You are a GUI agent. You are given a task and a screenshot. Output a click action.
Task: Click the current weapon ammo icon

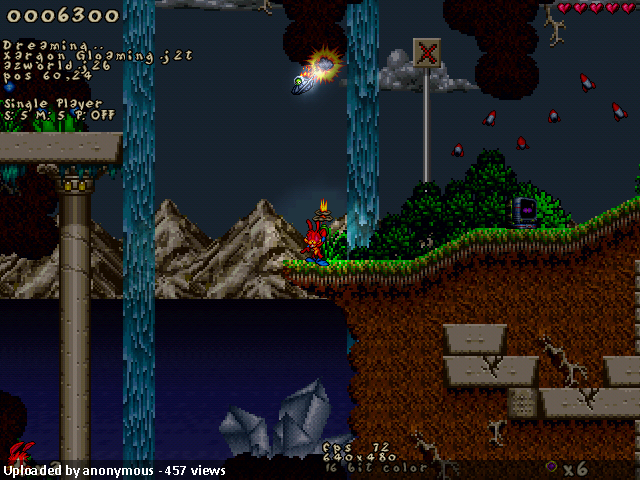click(x=551, y=467)
